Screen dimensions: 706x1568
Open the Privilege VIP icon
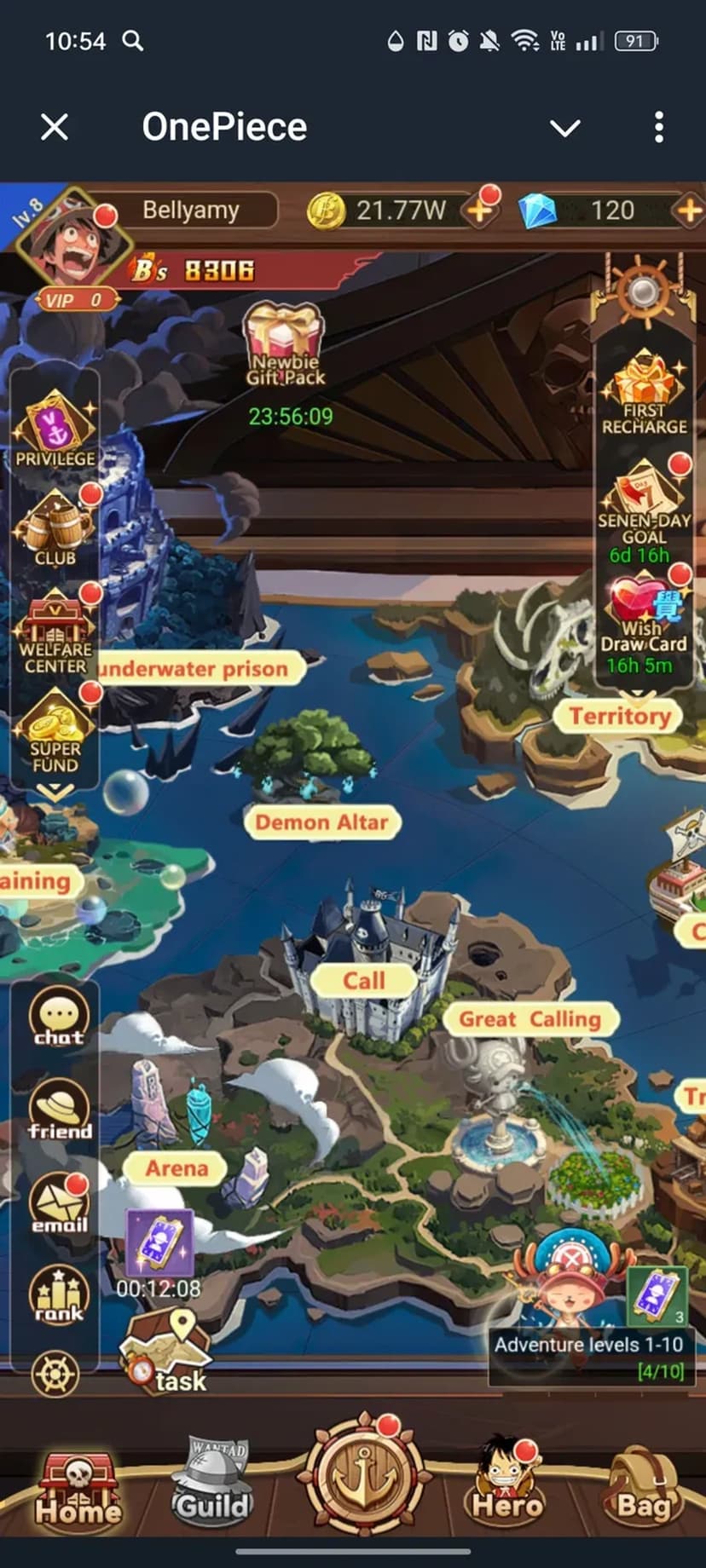point(55,428)
